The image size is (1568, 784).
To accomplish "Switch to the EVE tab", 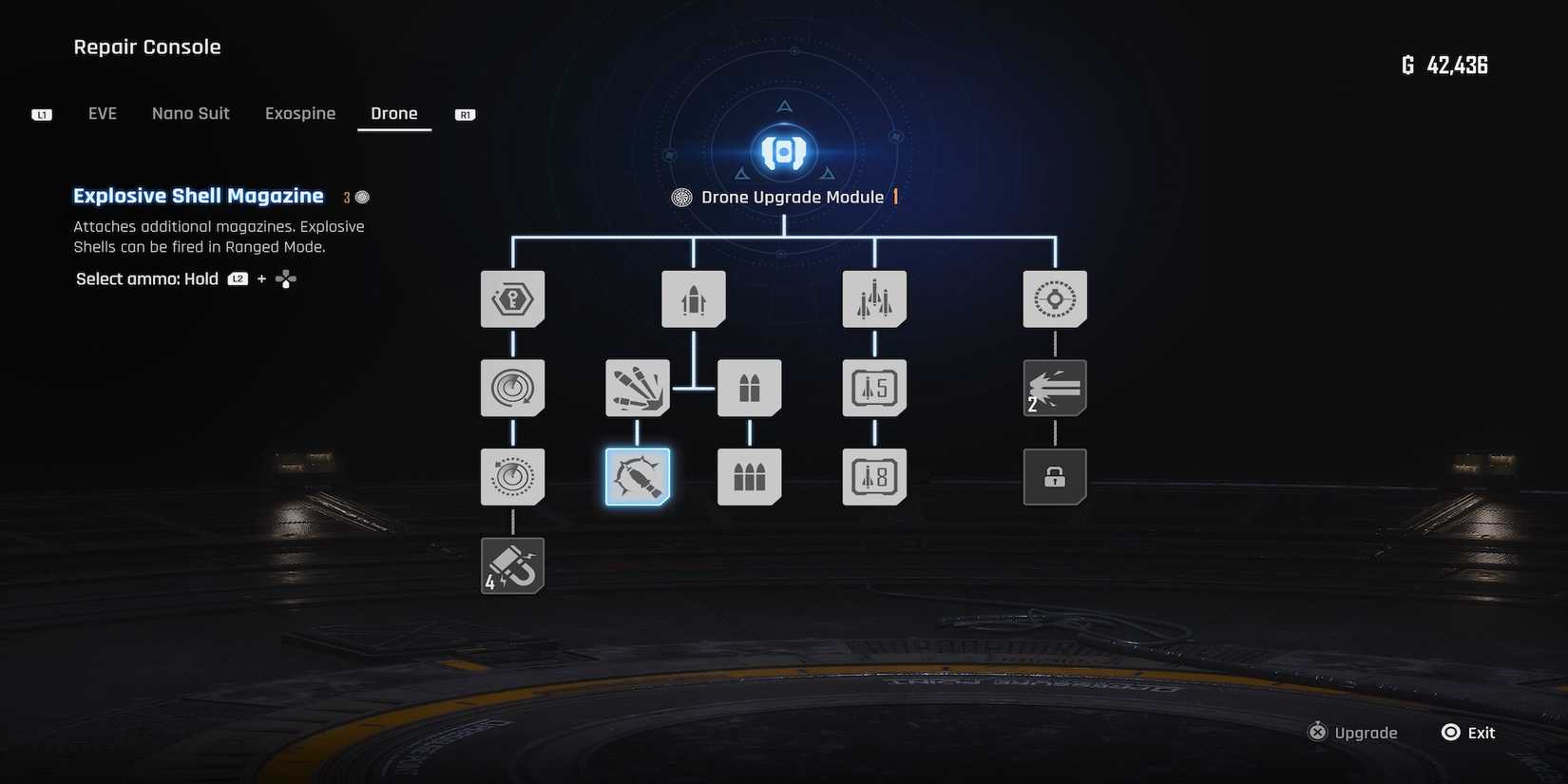I will (x=102, y=113).
